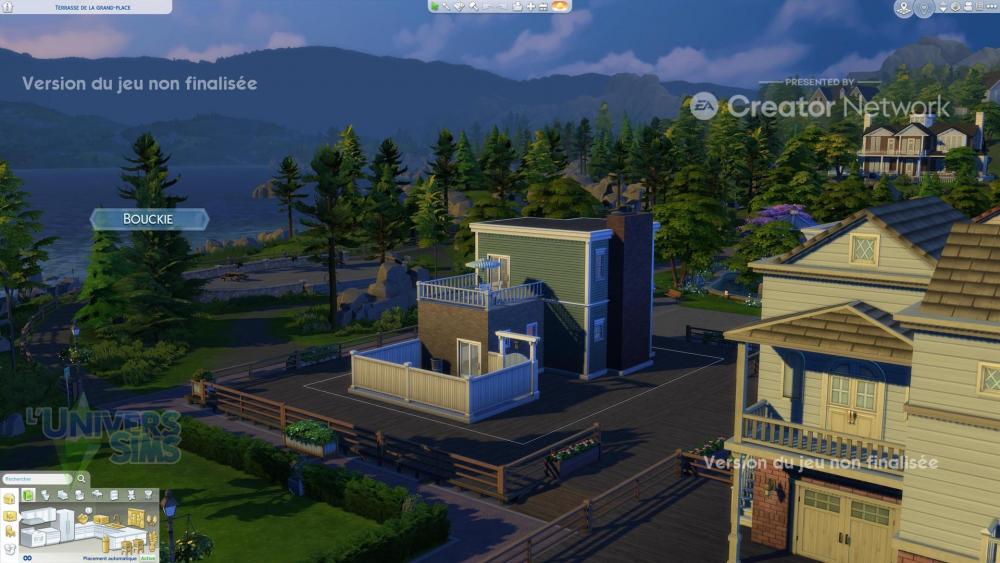Select the white refrigerator in the kitchen
1000x563 pixels.
click(x=65, y=525)
